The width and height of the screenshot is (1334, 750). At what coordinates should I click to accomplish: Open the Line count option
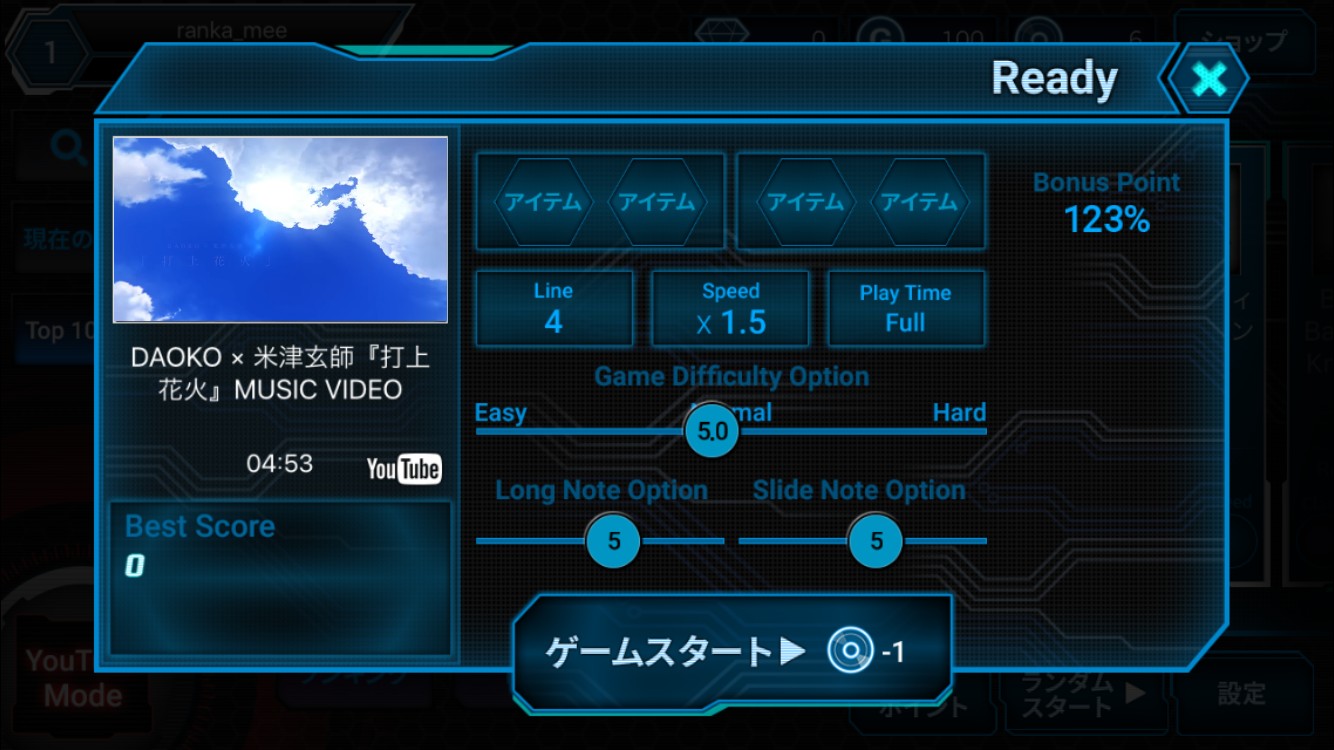click(x=553, y=308)
